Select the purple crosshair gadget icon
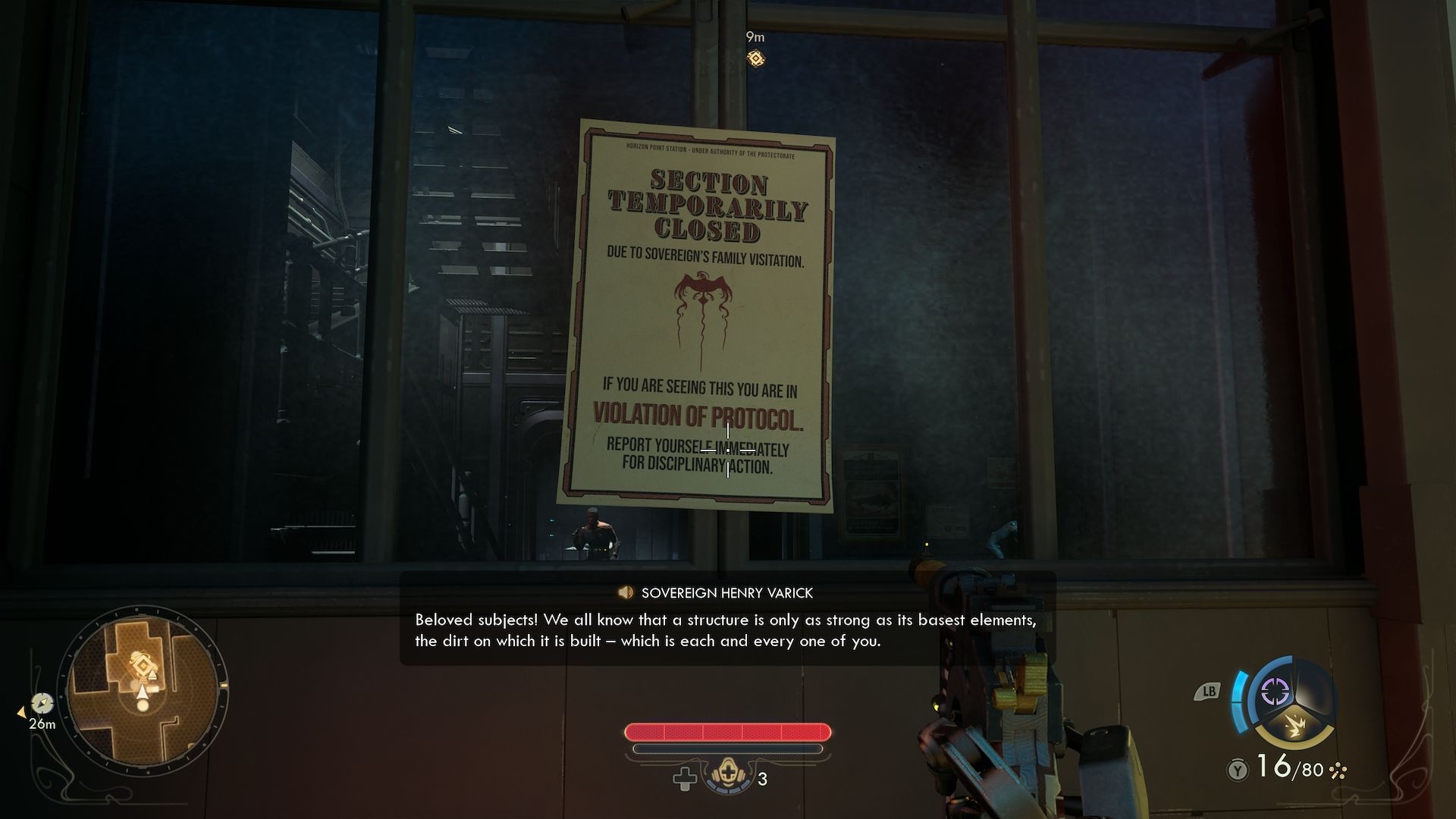The image size is (1456, 819). (x=1276, y=692)
